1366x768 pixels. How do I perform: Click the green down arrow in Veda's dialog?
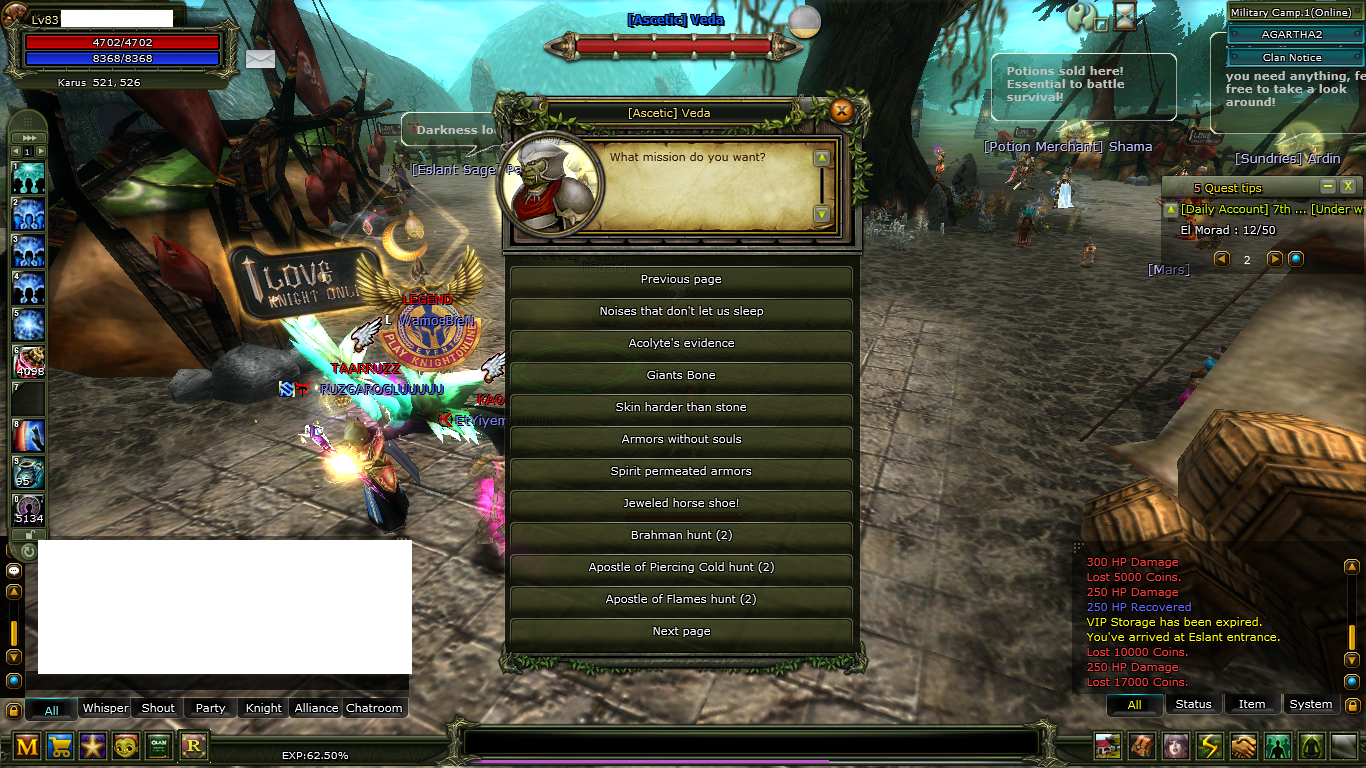pyautogui.click(x=821, y=212)
